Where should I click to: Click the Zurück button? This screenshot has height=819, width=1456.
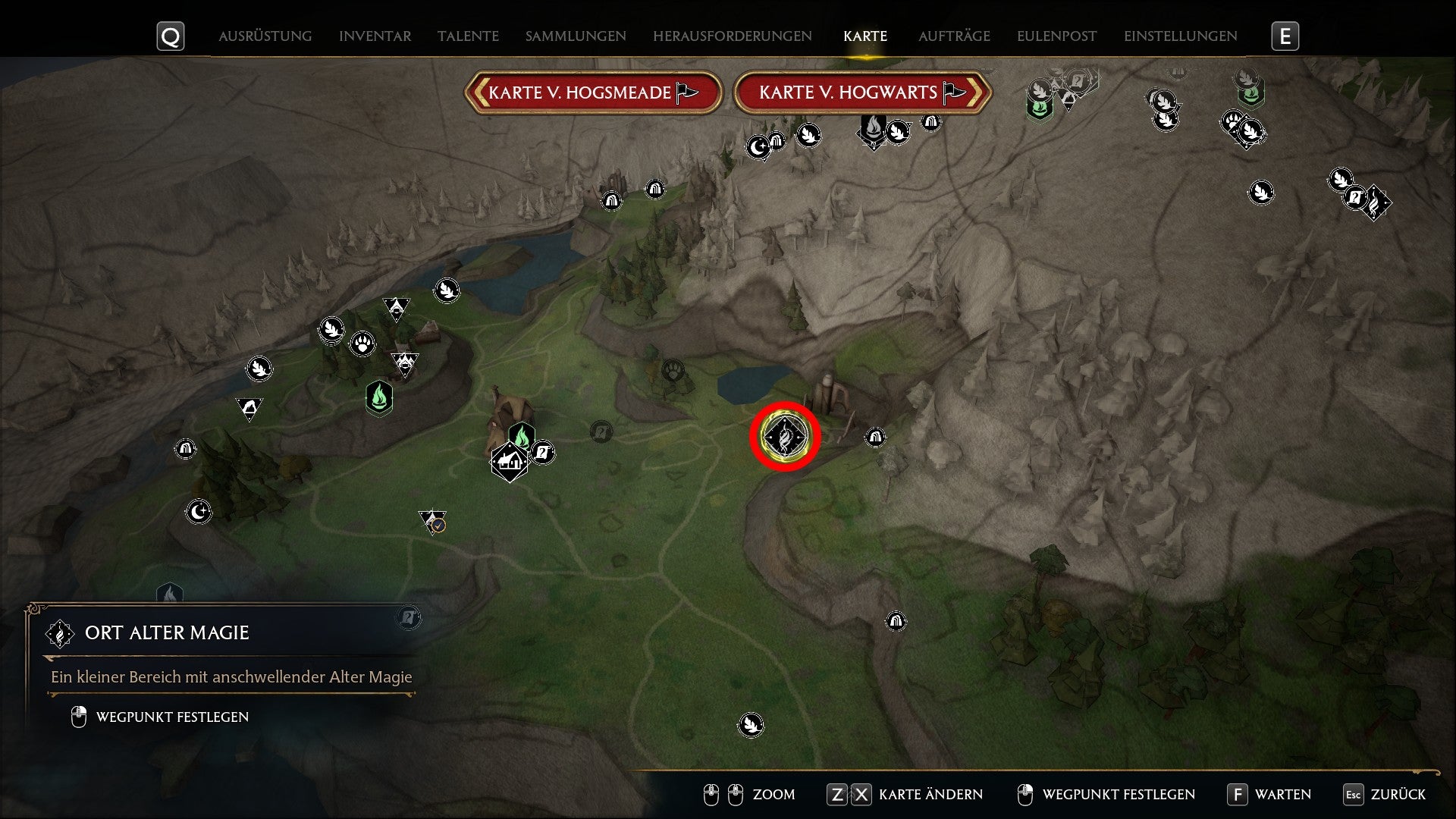click(x=1385, y=795)
